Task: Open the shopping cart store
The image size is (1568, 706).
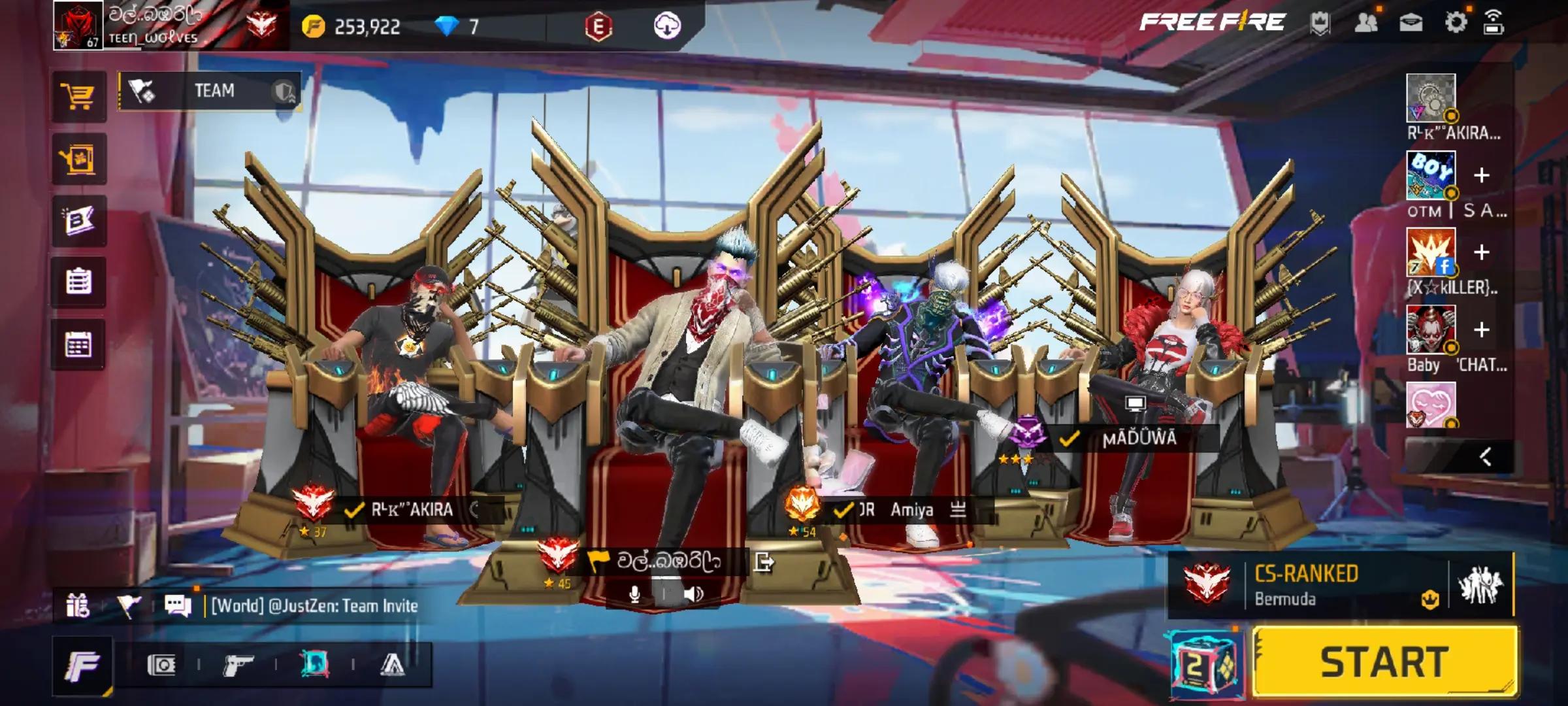Action: click(x=78, y=97)
